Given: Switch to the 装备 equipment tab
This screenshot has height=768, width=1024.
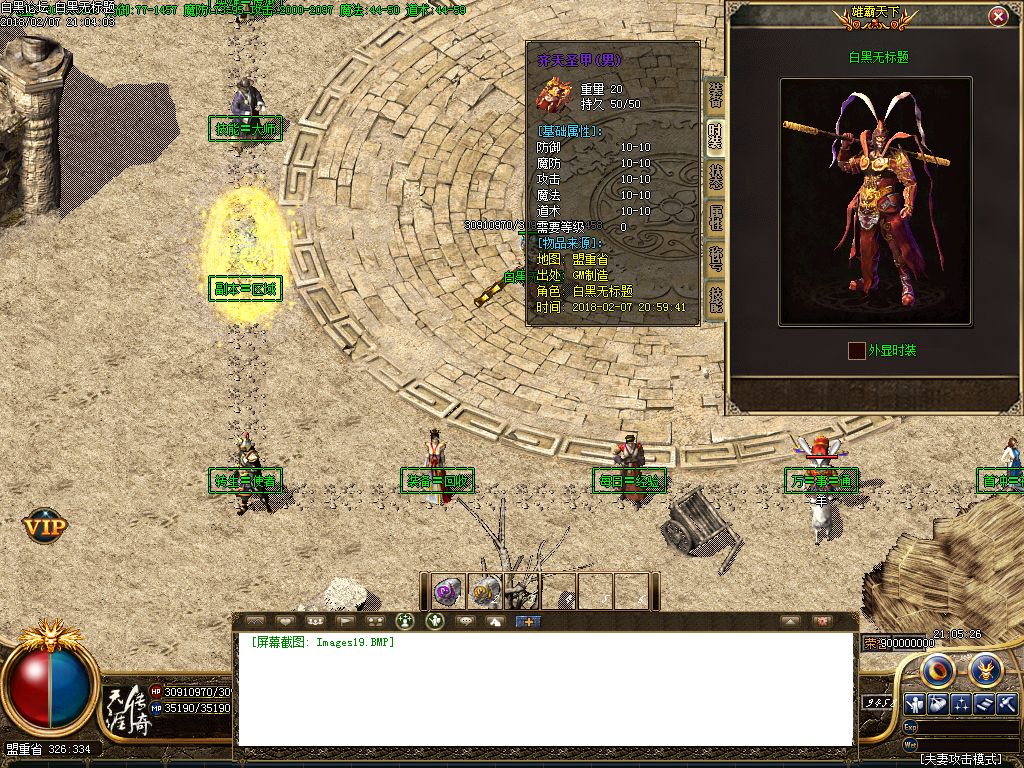Looking at the screenshot, I should [716, 95].
